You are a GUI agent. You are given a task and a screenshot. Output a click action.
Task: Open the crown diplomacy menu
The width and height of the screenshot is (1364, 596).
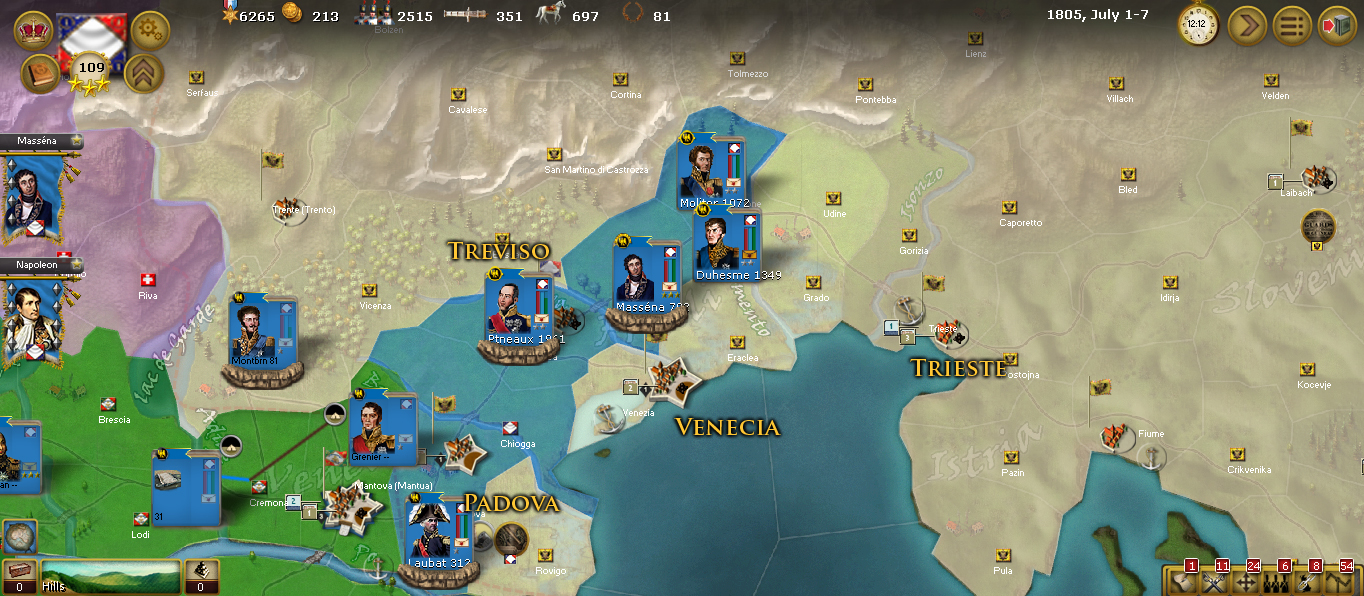click(x=33, y=30)
